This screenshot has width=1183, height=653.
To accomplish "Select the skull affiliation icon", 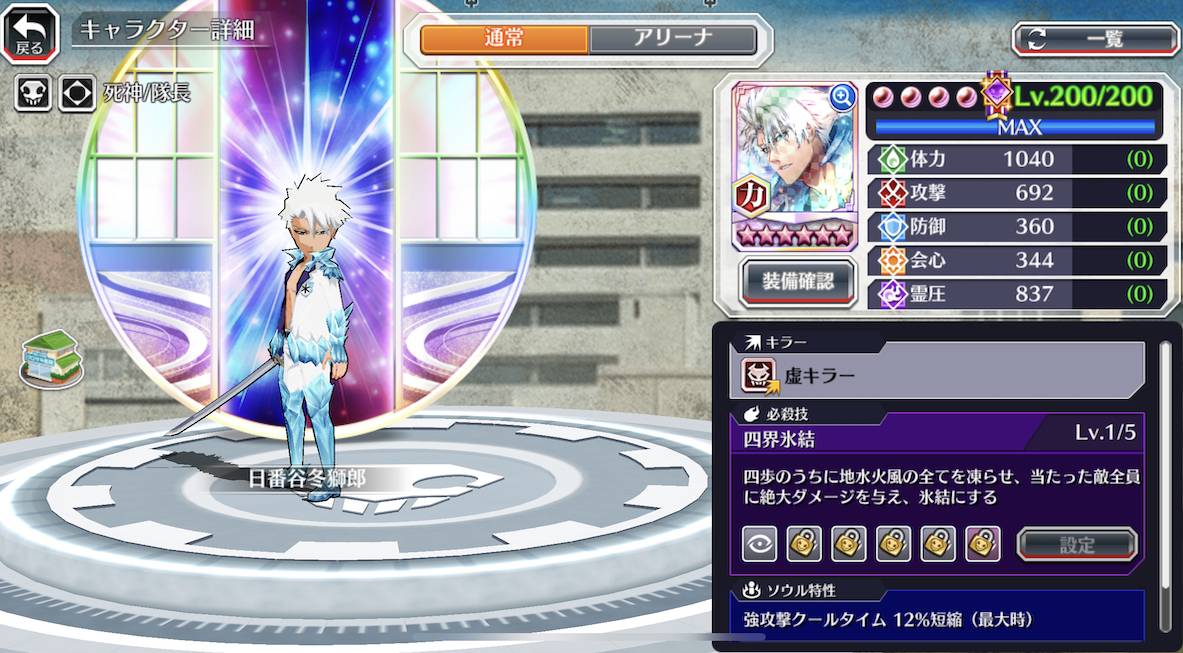I will (33, 94).
